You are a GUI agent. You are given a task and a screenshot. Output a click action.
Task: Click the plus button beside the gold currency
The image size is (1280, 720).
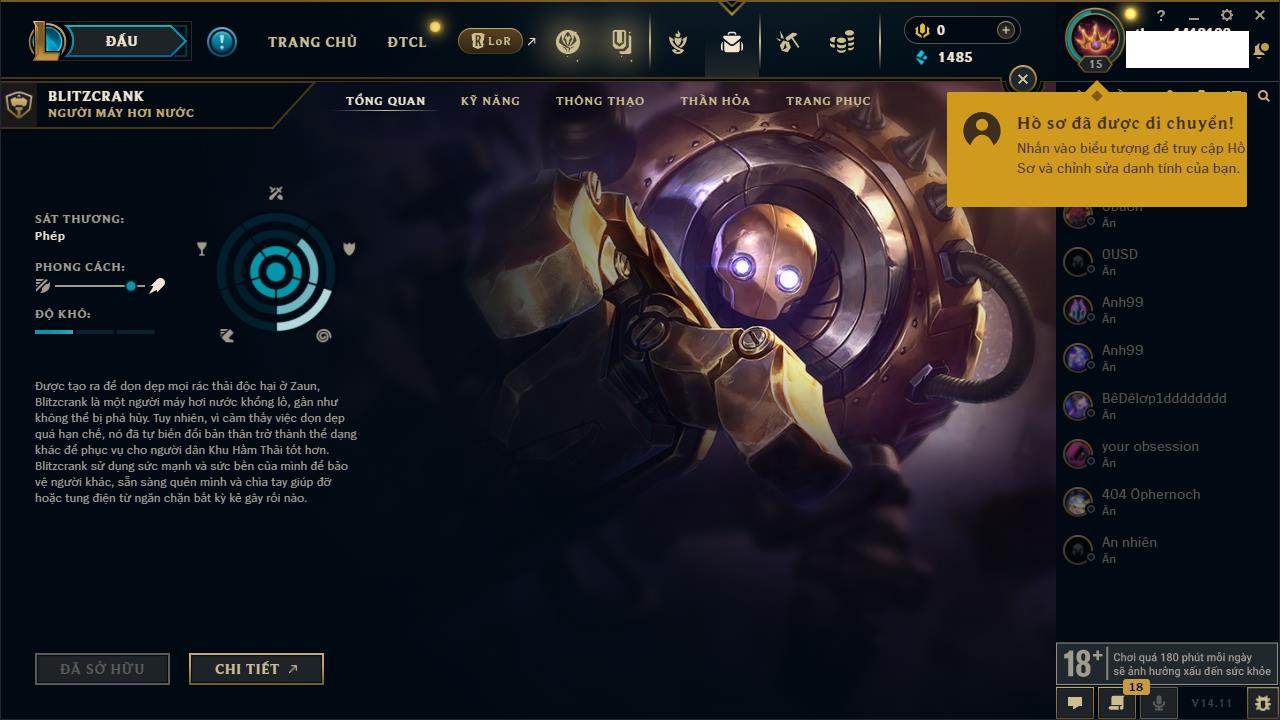1006,30
